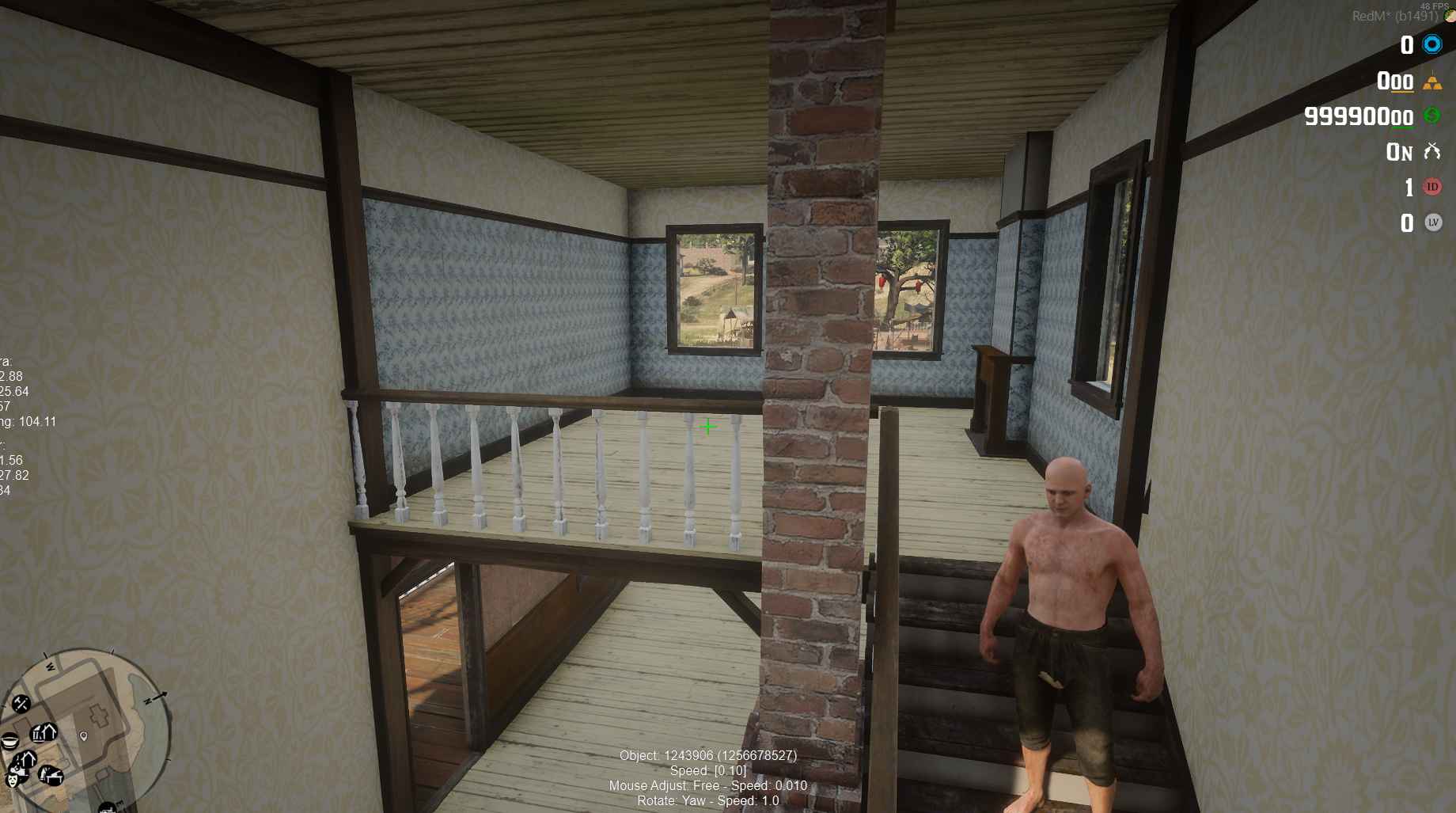This screenshot has height=813, width=1456.
Task: Click the red ID badge icon
Action: coord(1432,185)
